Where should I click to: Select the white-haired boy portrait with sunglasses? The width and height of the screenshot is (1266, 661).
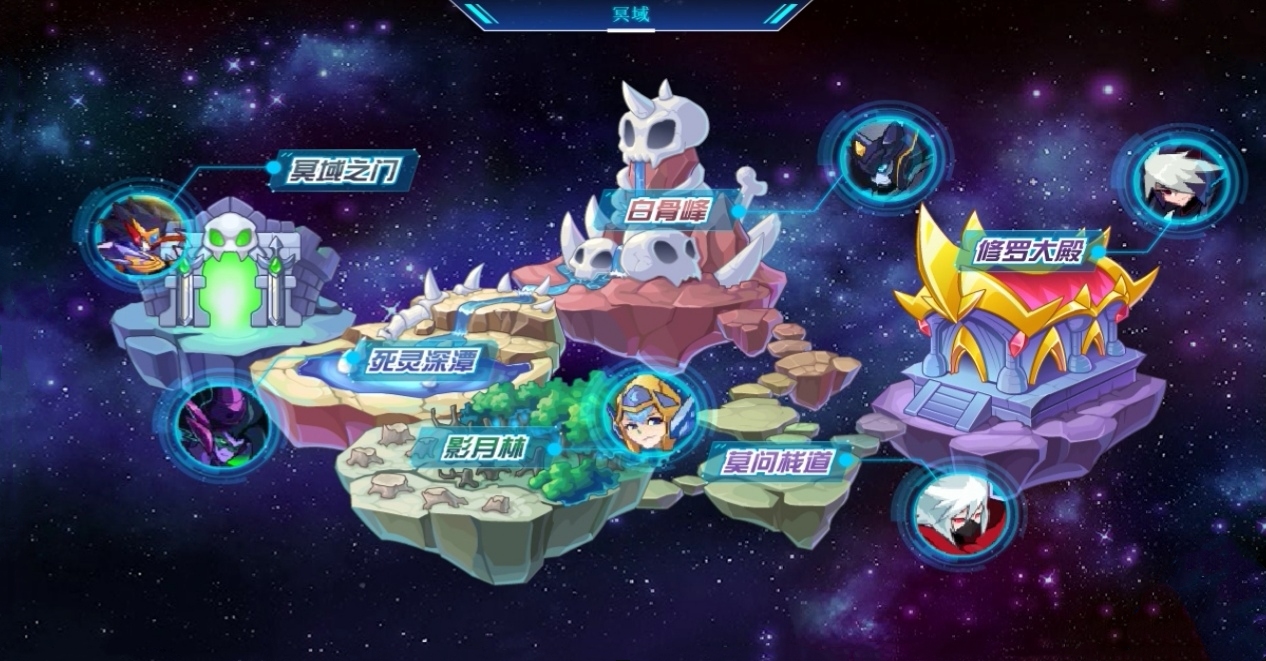pyautogui.click(x=1179, y=182)
